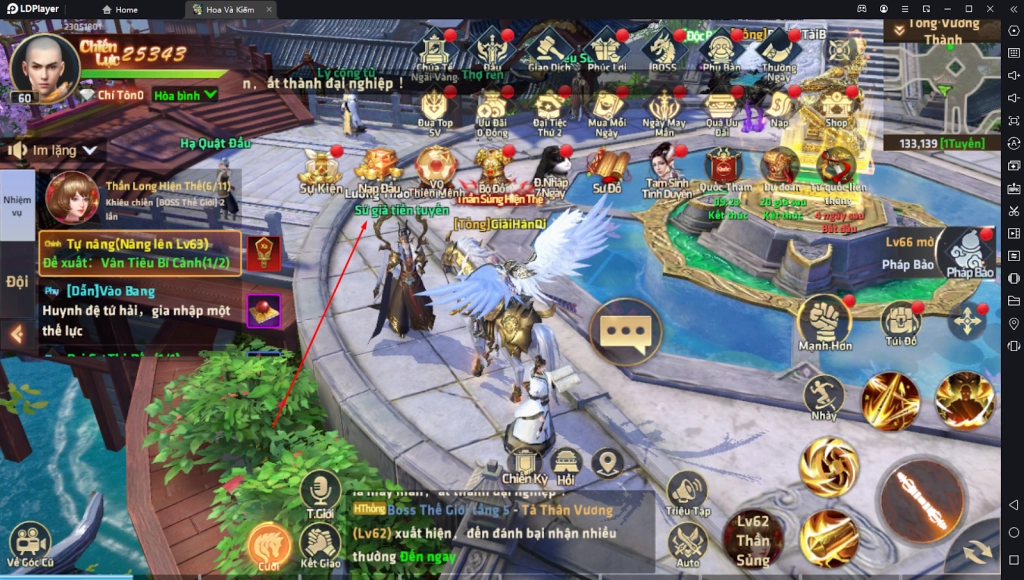The image size is (1024, 580).
Task: Open the Phúc Lợi welfare menu
Action: [606, 47]
